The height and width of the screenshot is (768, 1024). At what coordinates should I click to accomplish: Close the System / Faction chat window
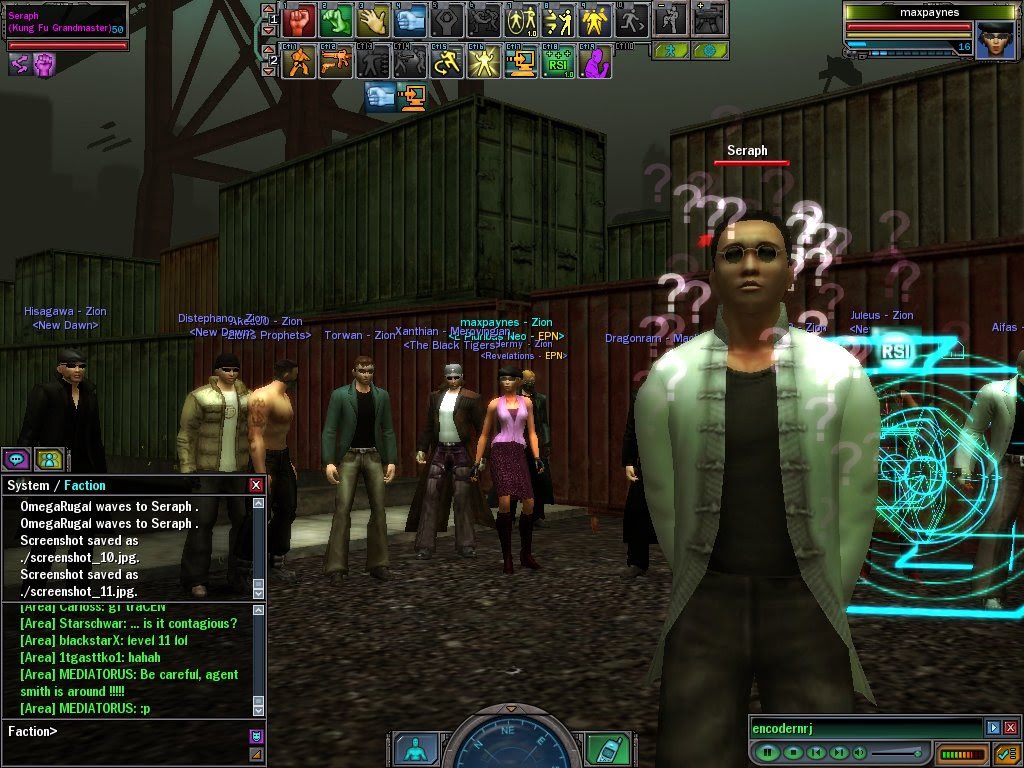click(256, 485)
